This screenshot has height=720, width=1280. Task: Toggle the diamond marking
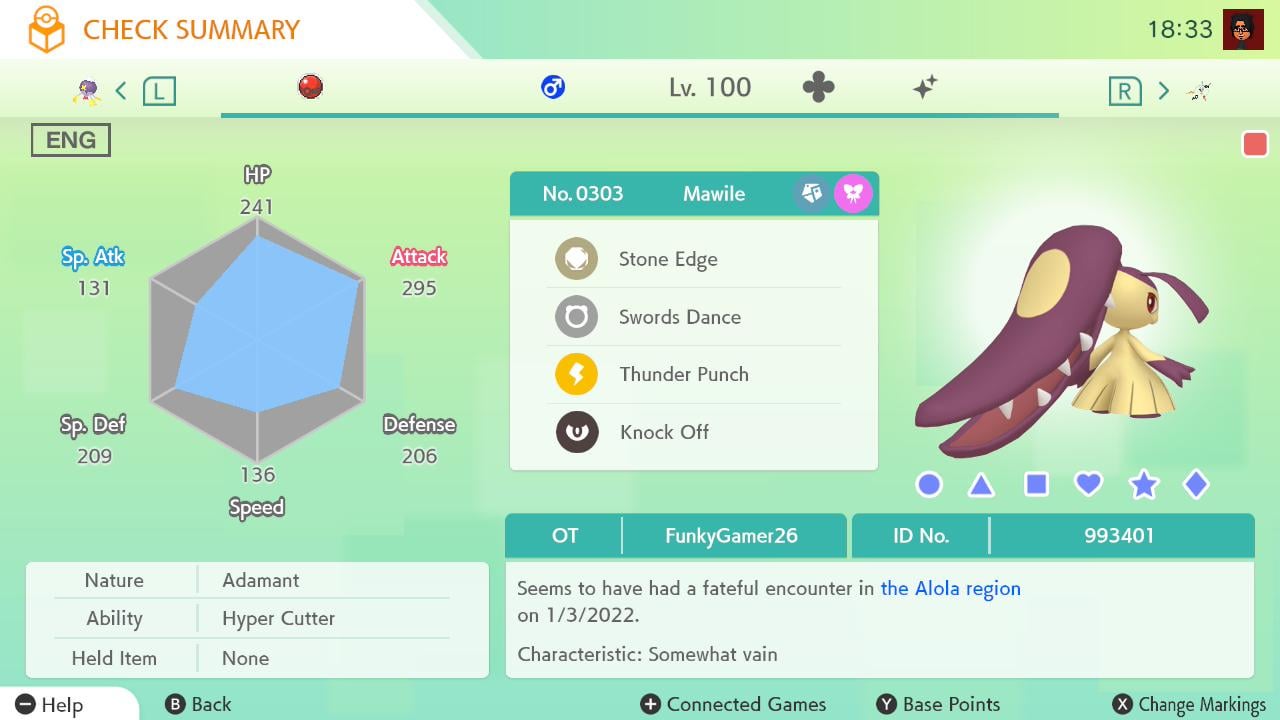pos(1196,485)
